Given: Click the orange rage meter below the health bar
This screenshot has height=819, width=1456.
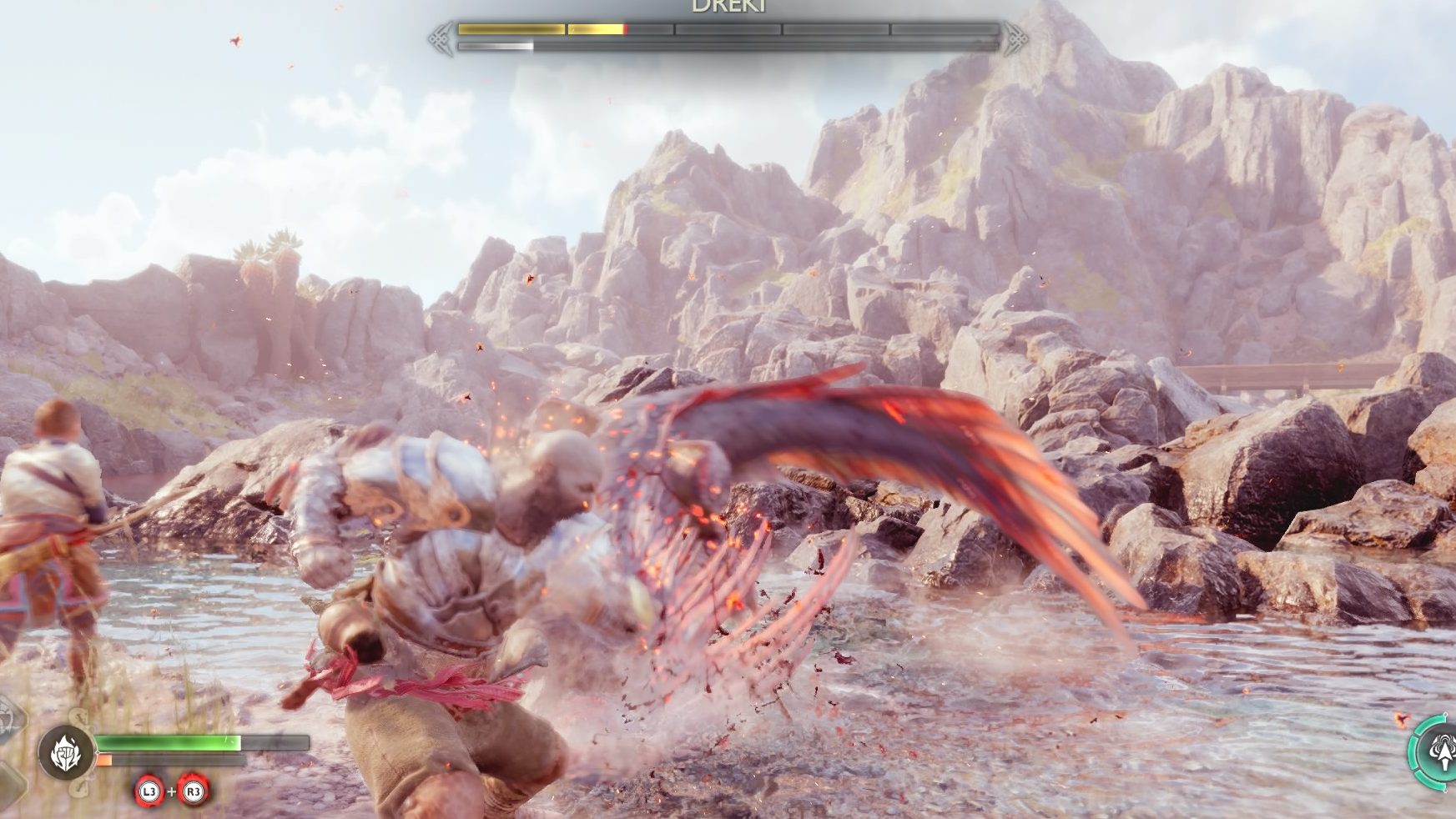Looking at the screenshot, I should (x=104, y=760).
